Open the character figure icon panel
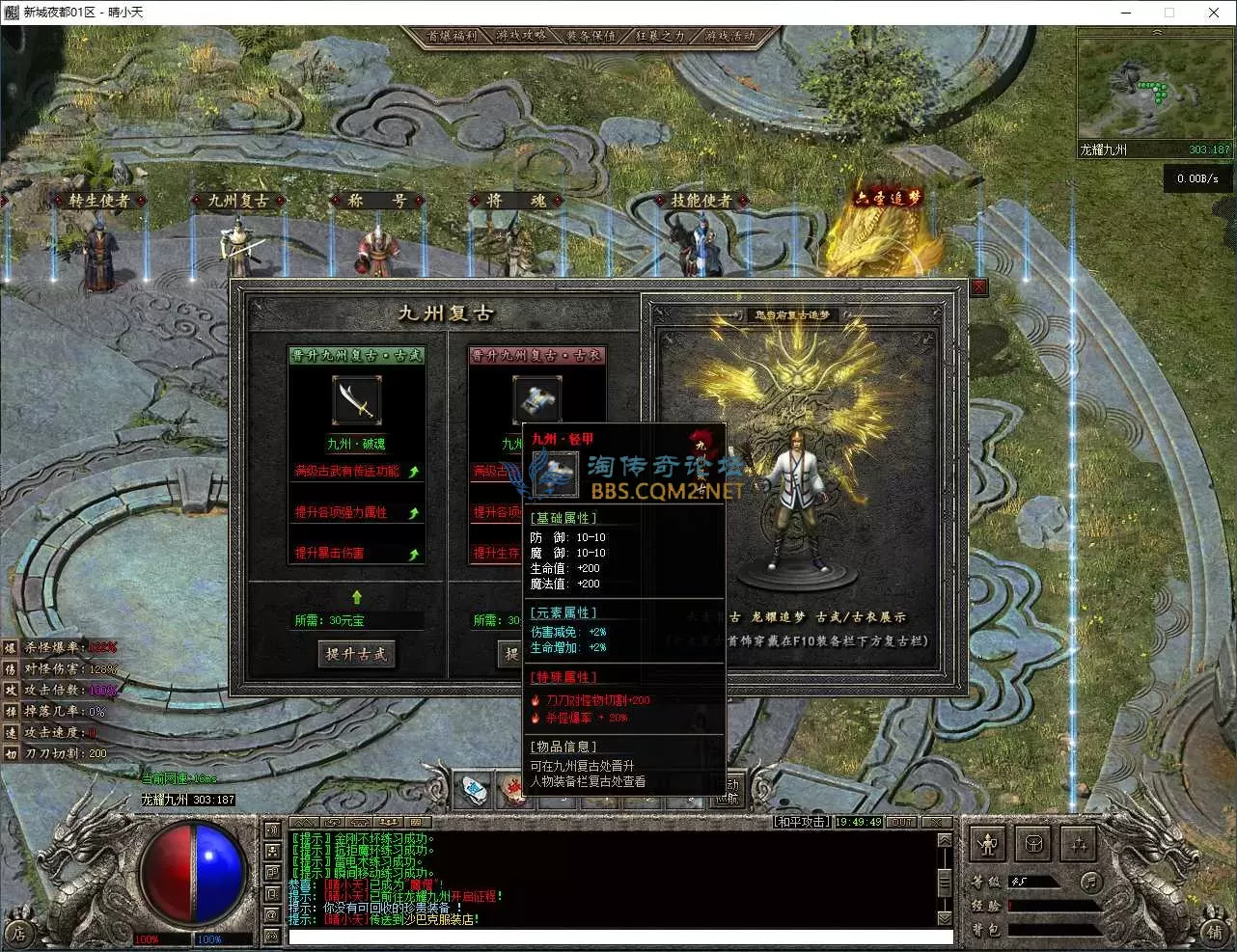The height and width of the screenshot is (952, 1237). pyautogui.click(x=987, y=845)
